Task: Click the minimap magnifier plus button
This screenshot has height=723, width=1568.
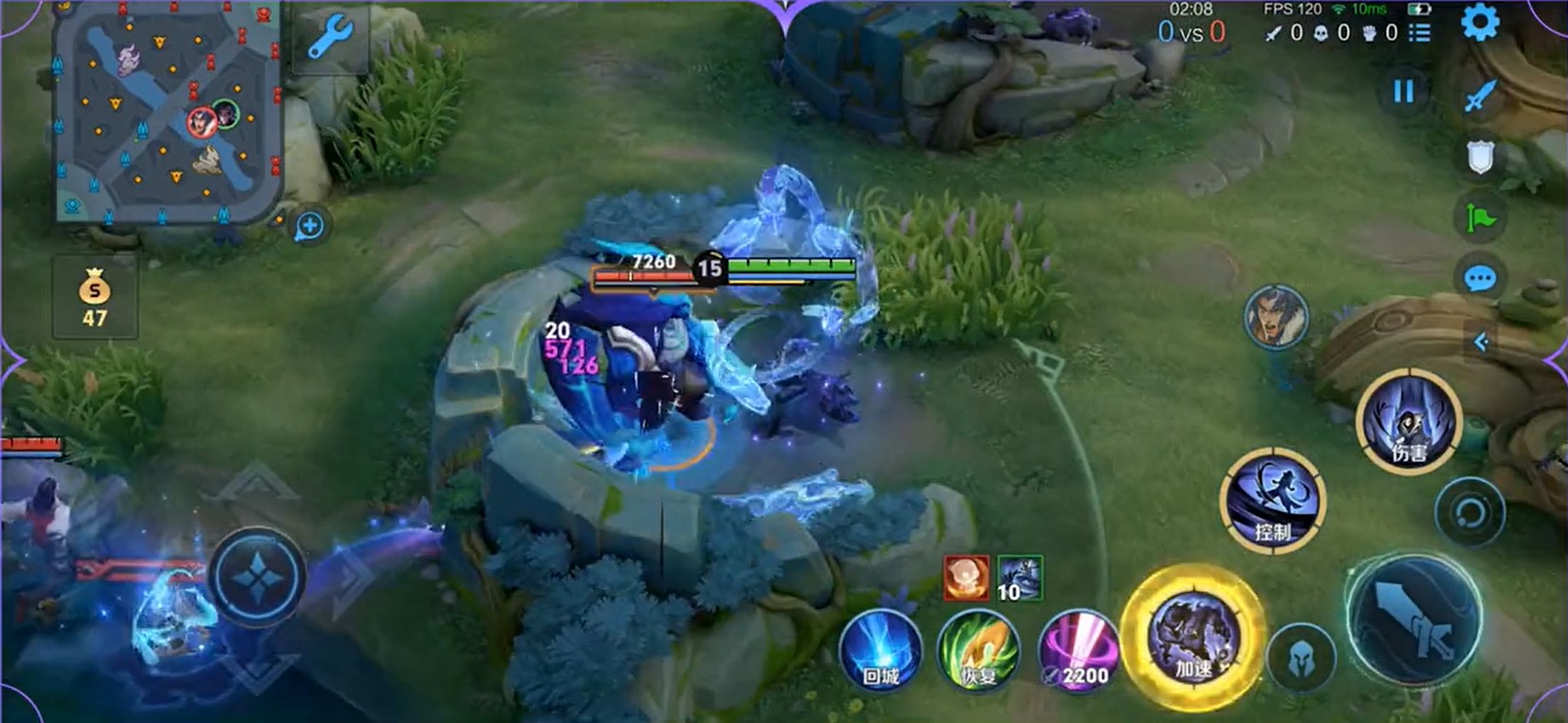Action: [309, 226]
